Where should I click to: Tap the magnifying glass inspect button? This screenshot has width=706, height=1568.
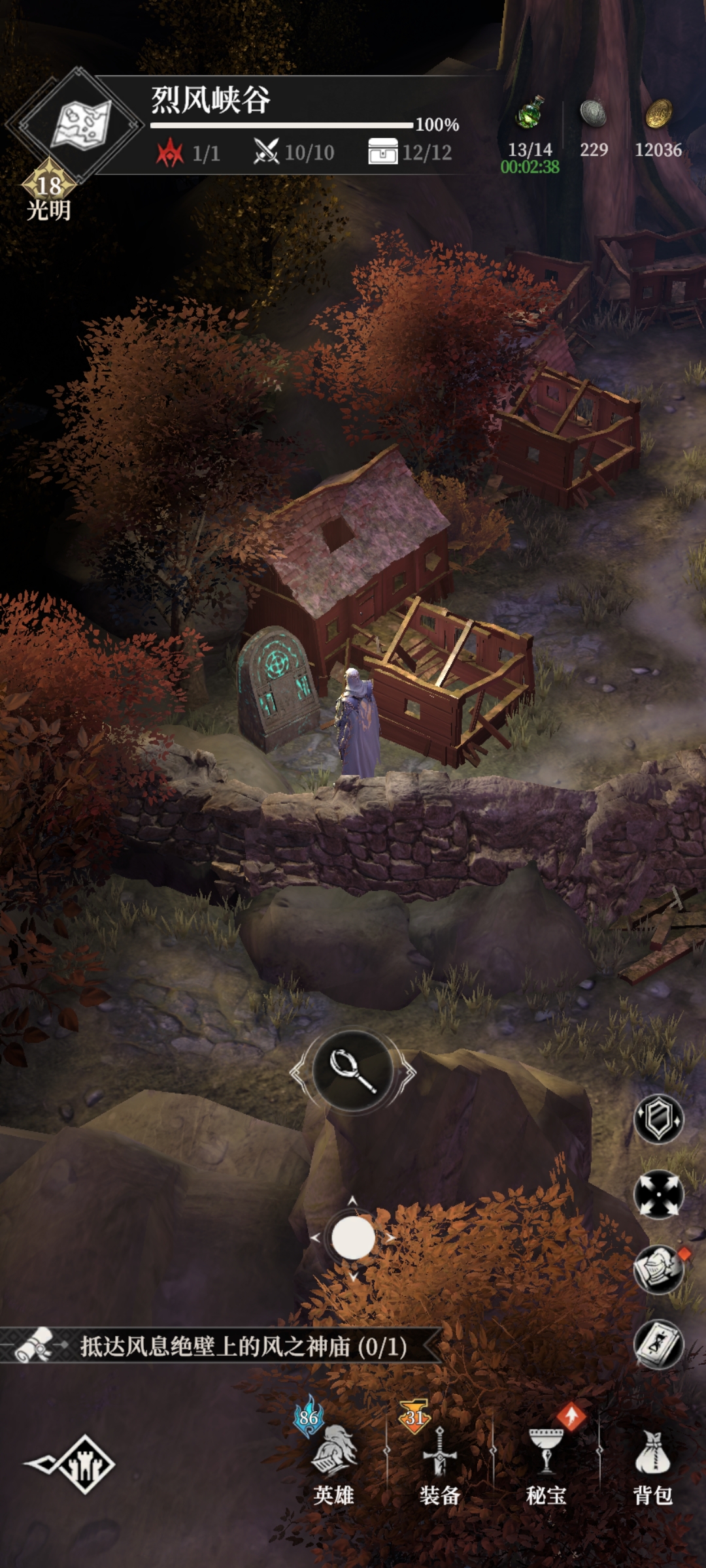tap(353, 1070)
